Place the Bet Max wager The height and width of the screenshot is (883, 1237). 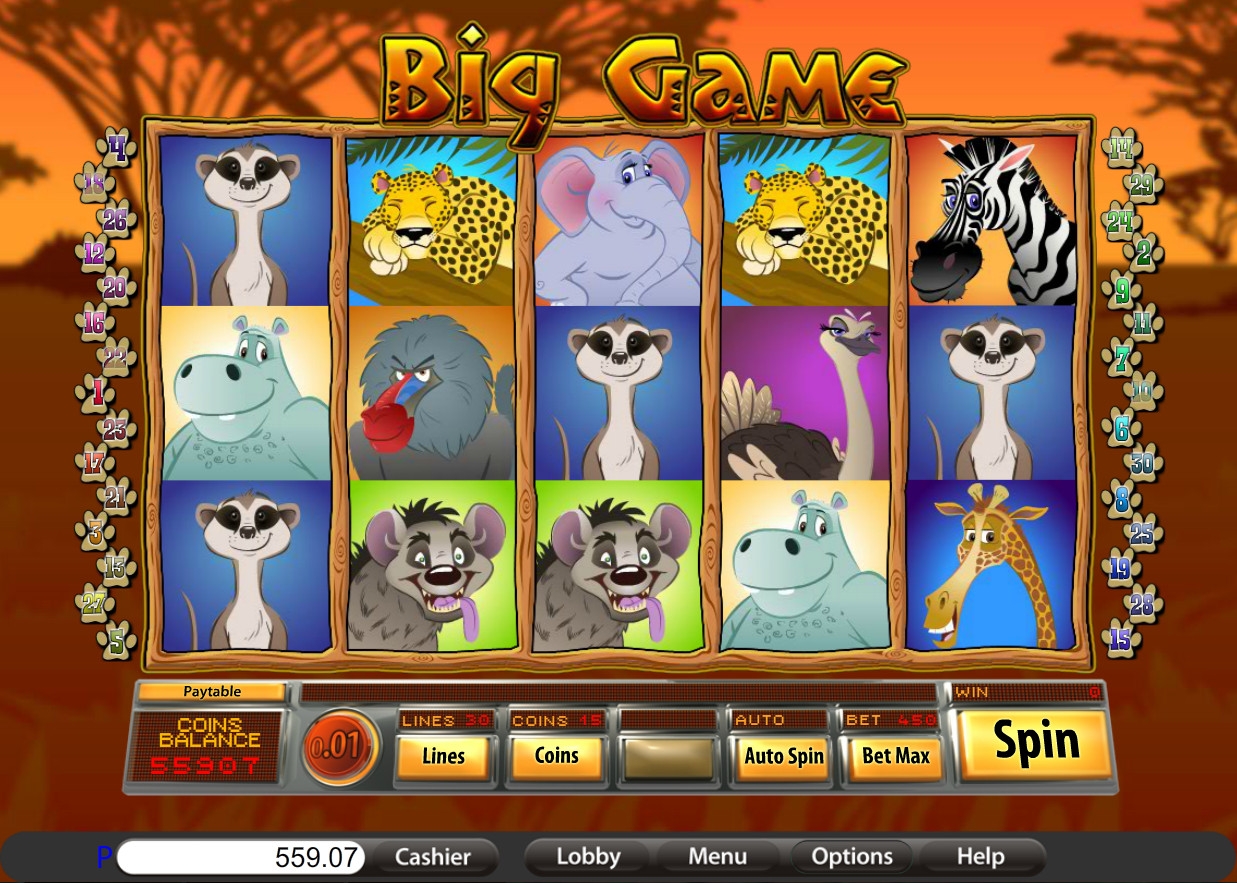[x=896, y=757]
